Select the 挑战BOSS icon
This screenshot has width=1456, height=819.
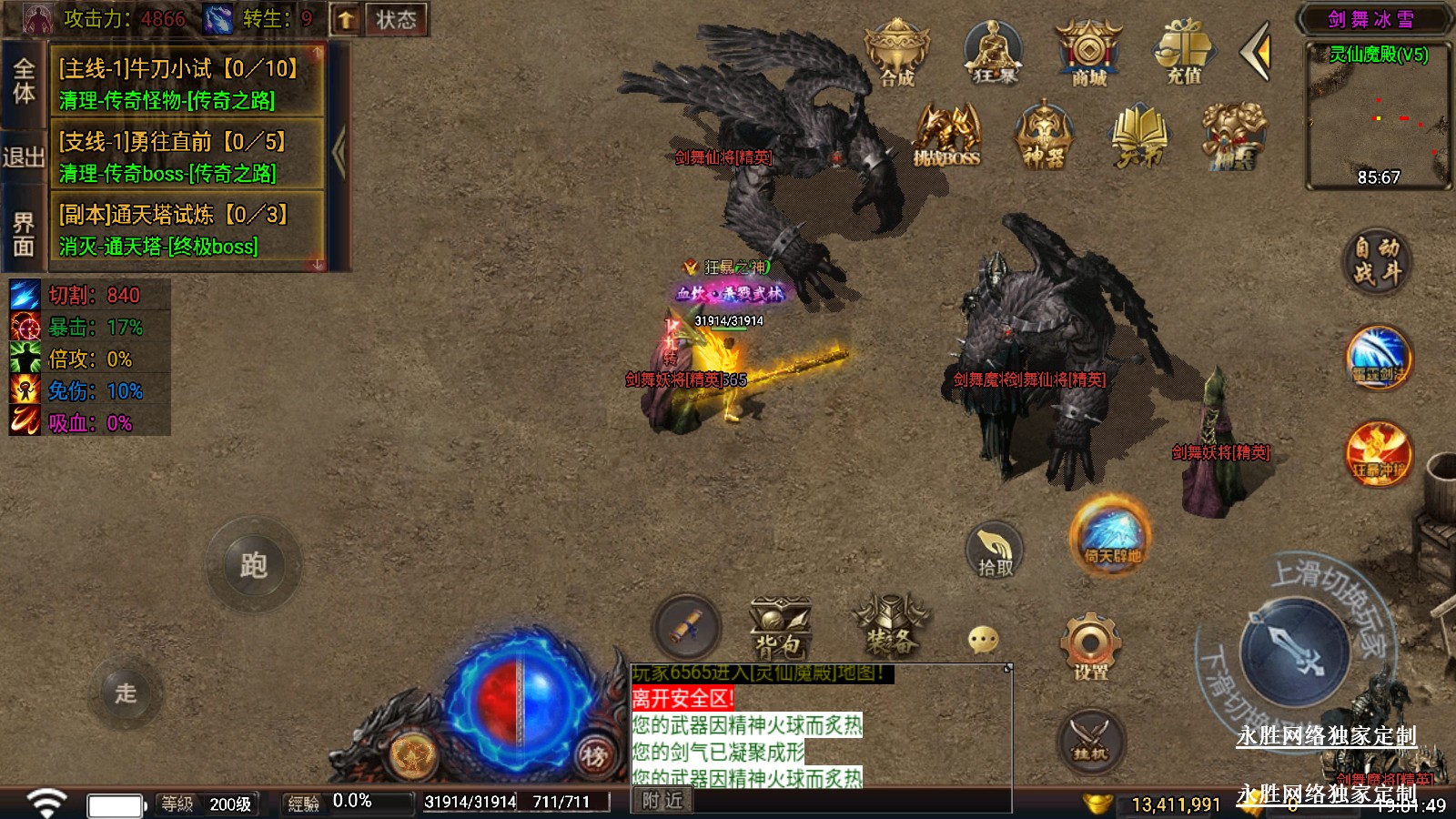point(946,136)
